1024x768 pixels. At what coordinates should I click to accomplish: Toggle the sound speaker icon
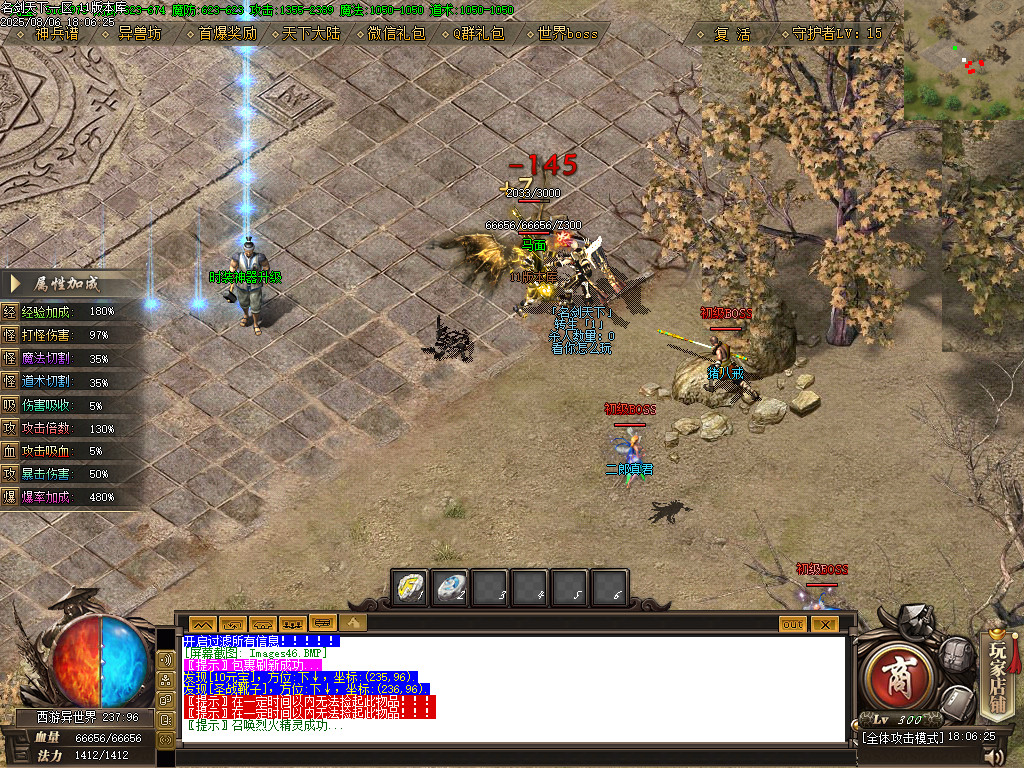tap(998, 754)
